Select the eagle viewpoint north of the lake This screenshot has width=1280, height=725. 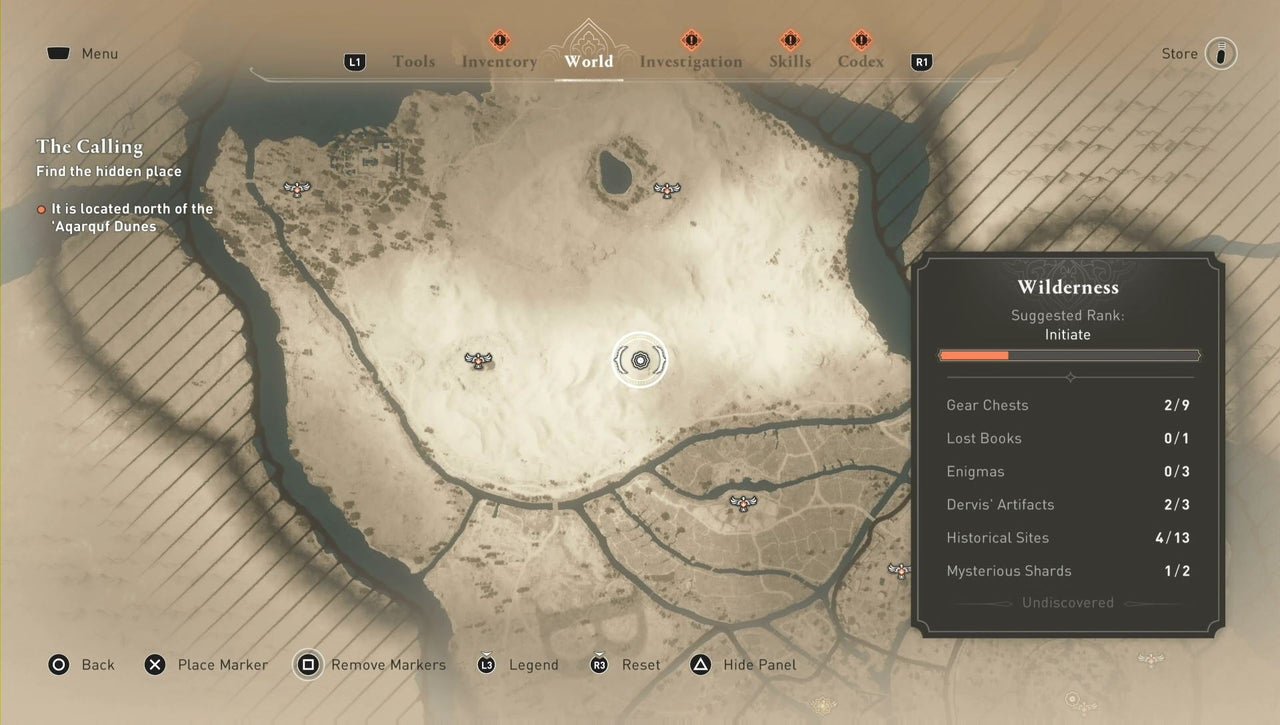tap(666, 190)
